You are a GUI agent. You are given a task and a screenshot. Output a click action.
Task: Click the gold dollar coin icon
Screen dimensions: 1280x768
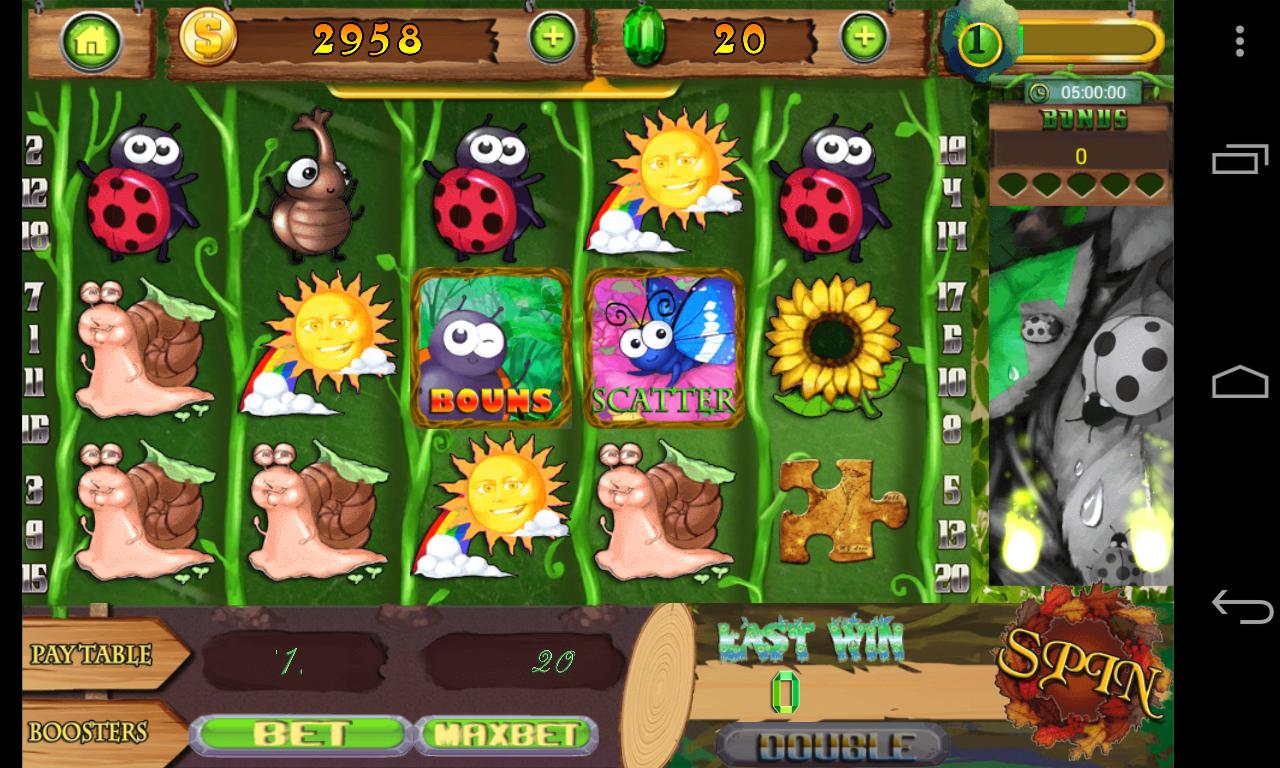pyautogui.click(x=207, y=40)
